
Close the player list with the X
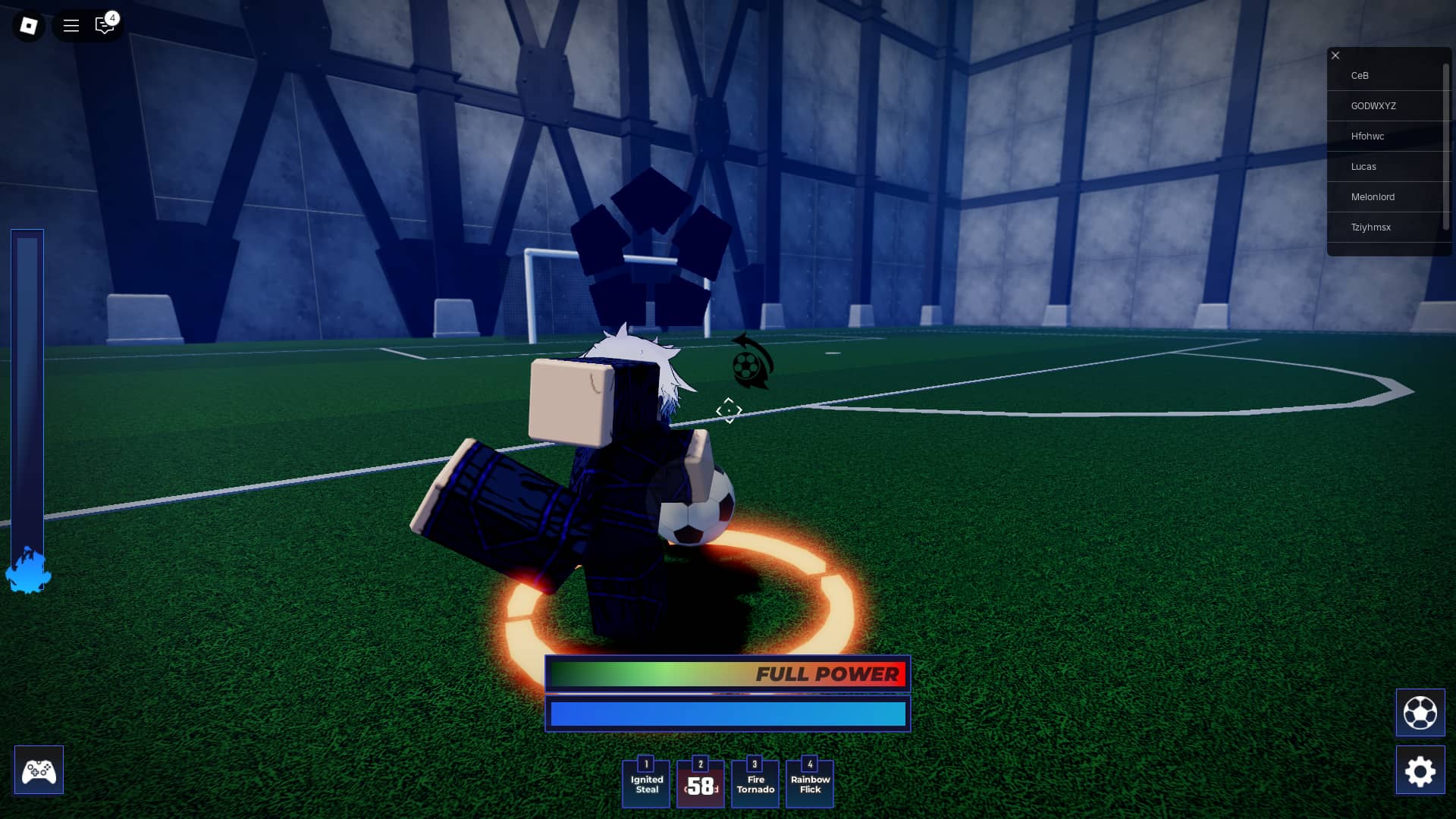pos(1335,55)
